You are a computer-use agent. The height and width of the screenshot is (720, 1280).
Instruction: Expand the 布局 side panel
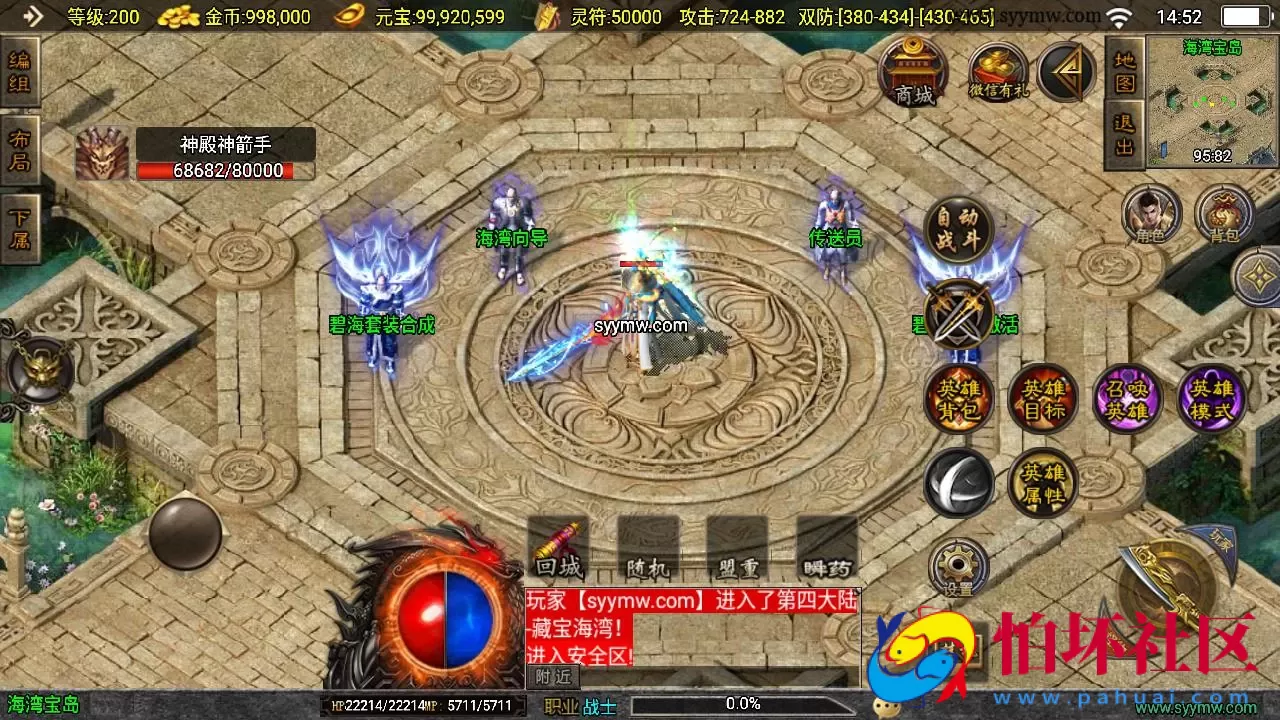point(20,145)
